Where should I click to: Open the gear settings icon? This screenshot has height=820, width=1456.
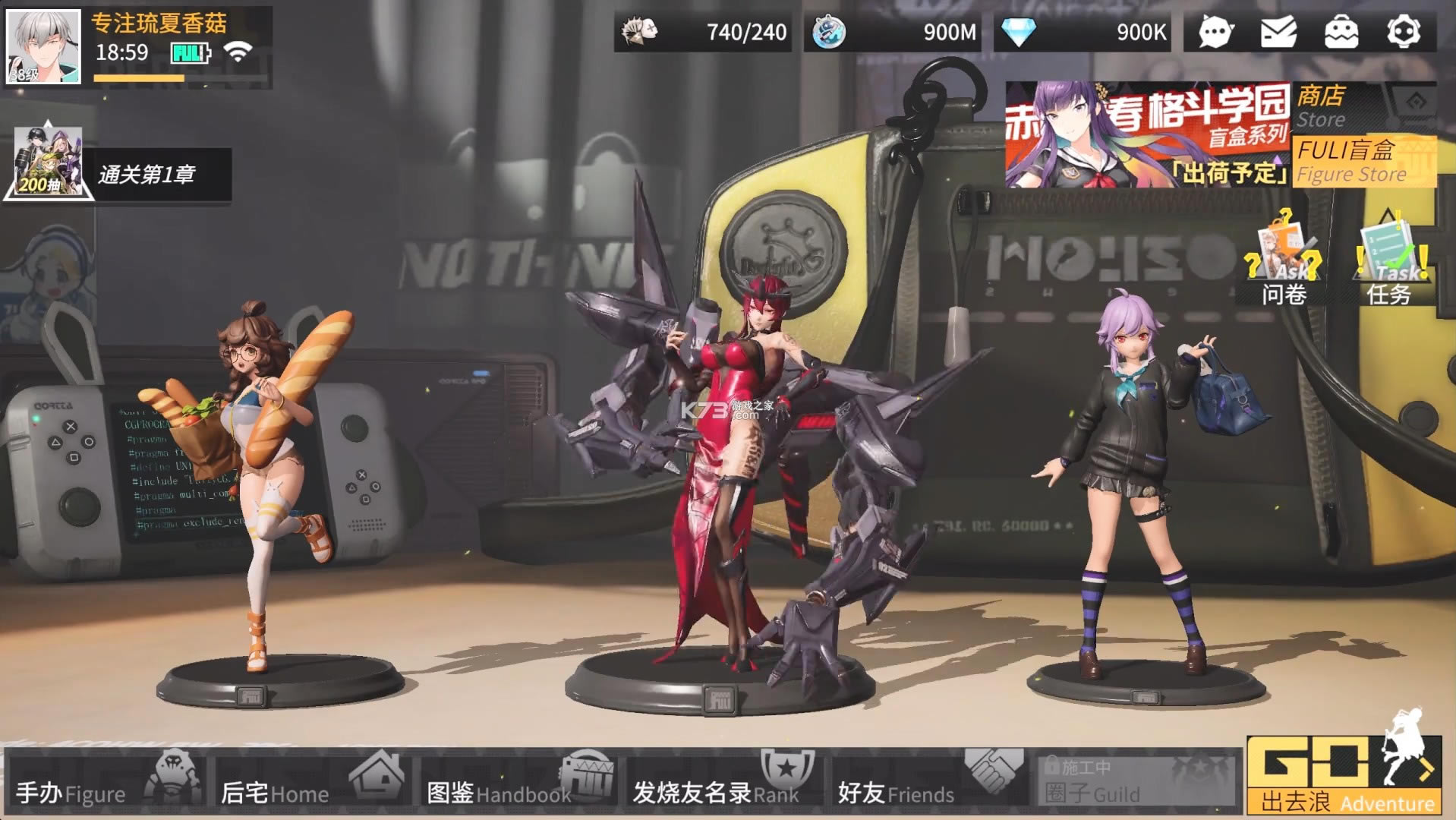coord(1404,33)
